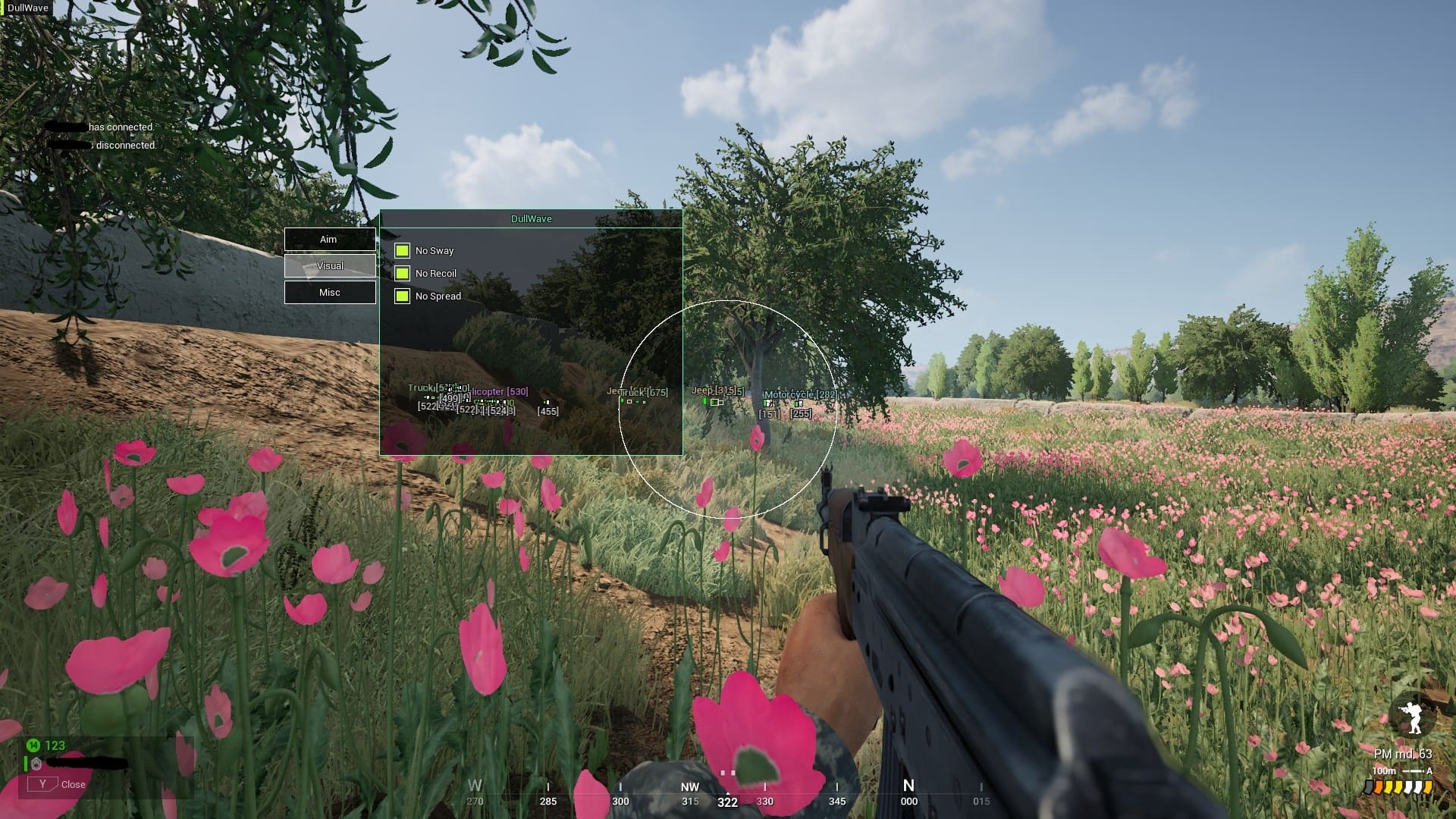
Task: Toggle the No Sway checkbox
Action: tap(402, 250)
